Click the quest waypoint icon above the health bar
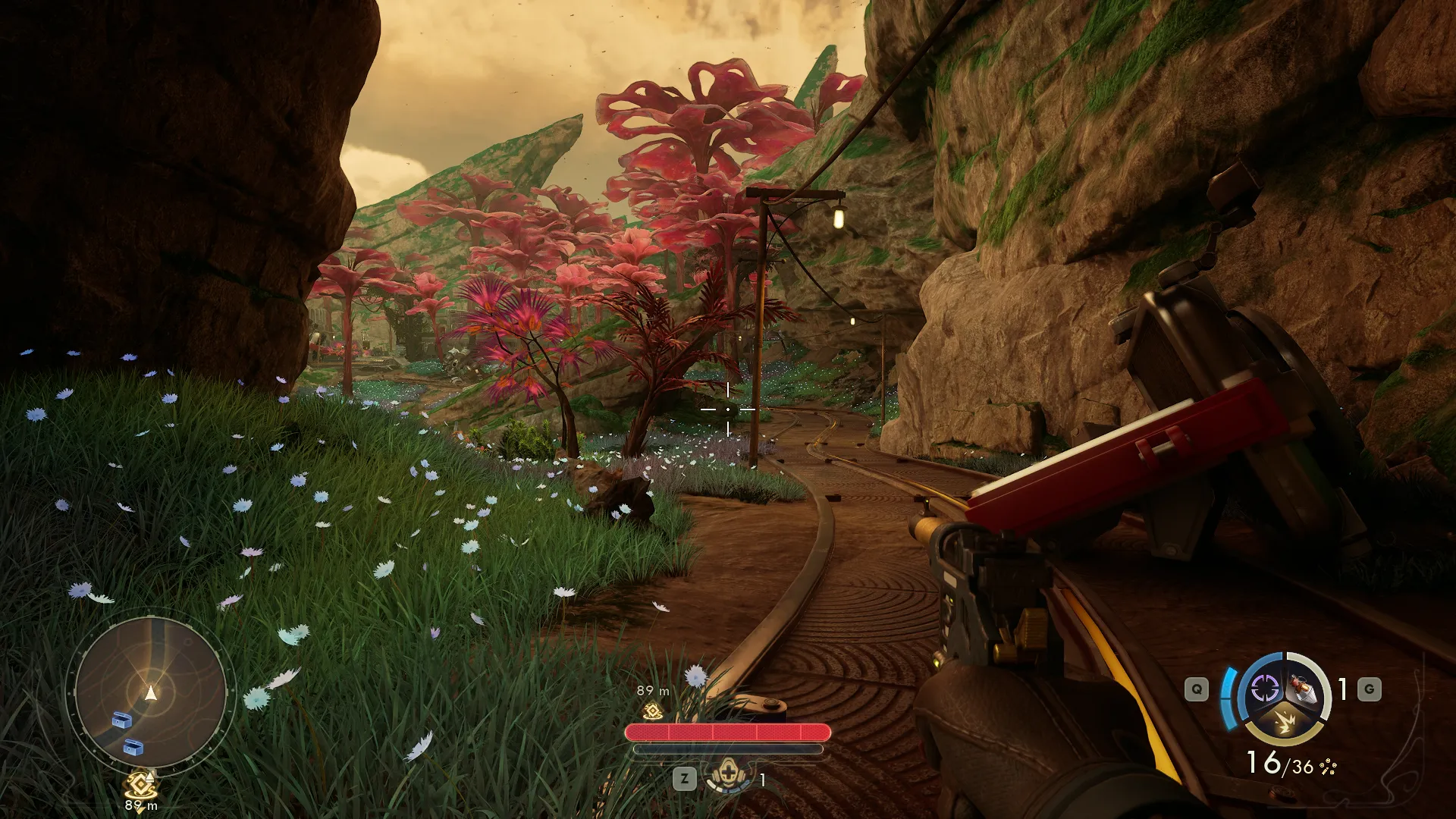The height and width of the screenshot is (819, 1456). click(651, 711)
